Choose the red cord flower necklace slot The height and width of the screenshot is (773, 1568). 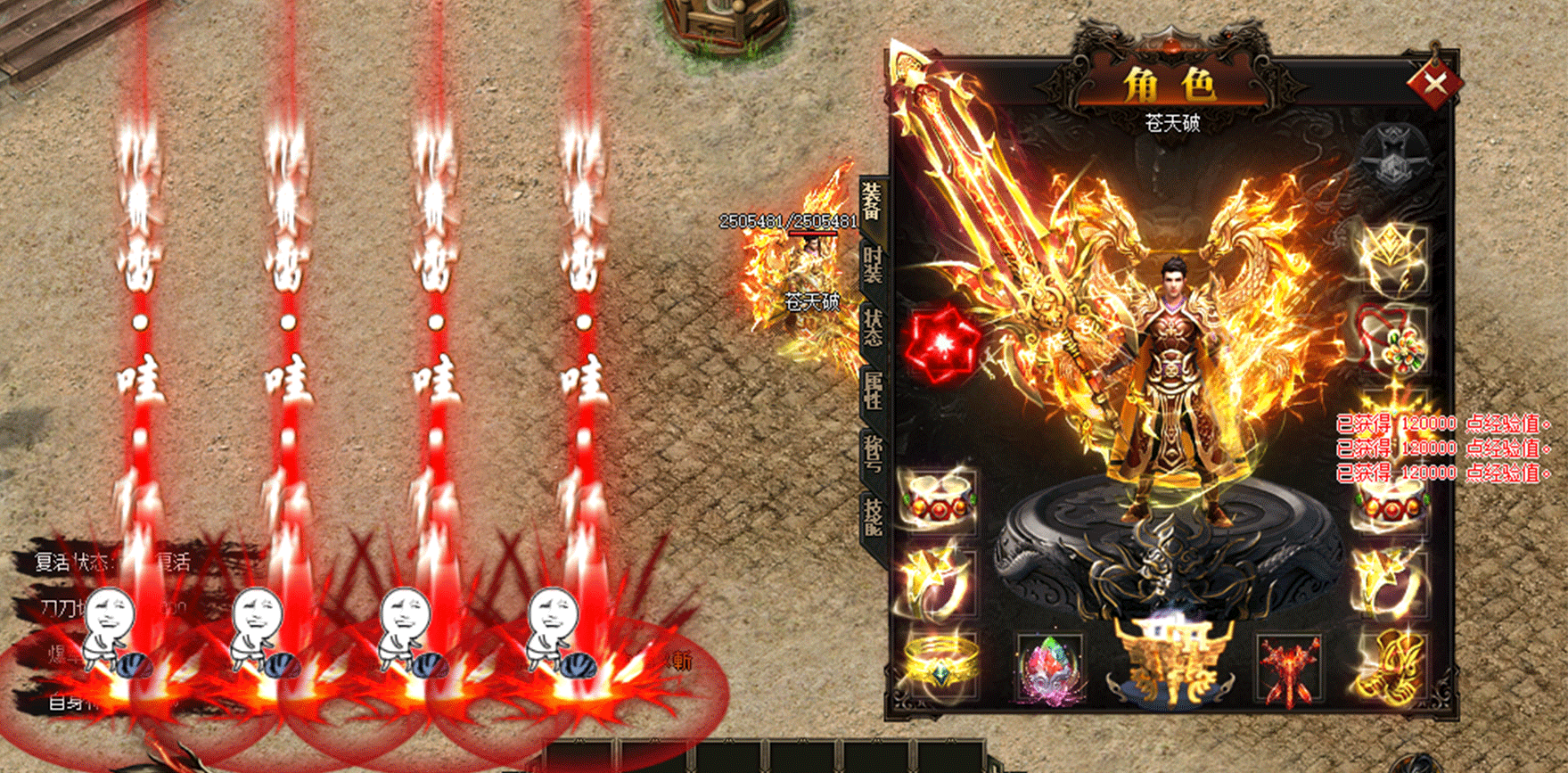[x=1391, y=340]
